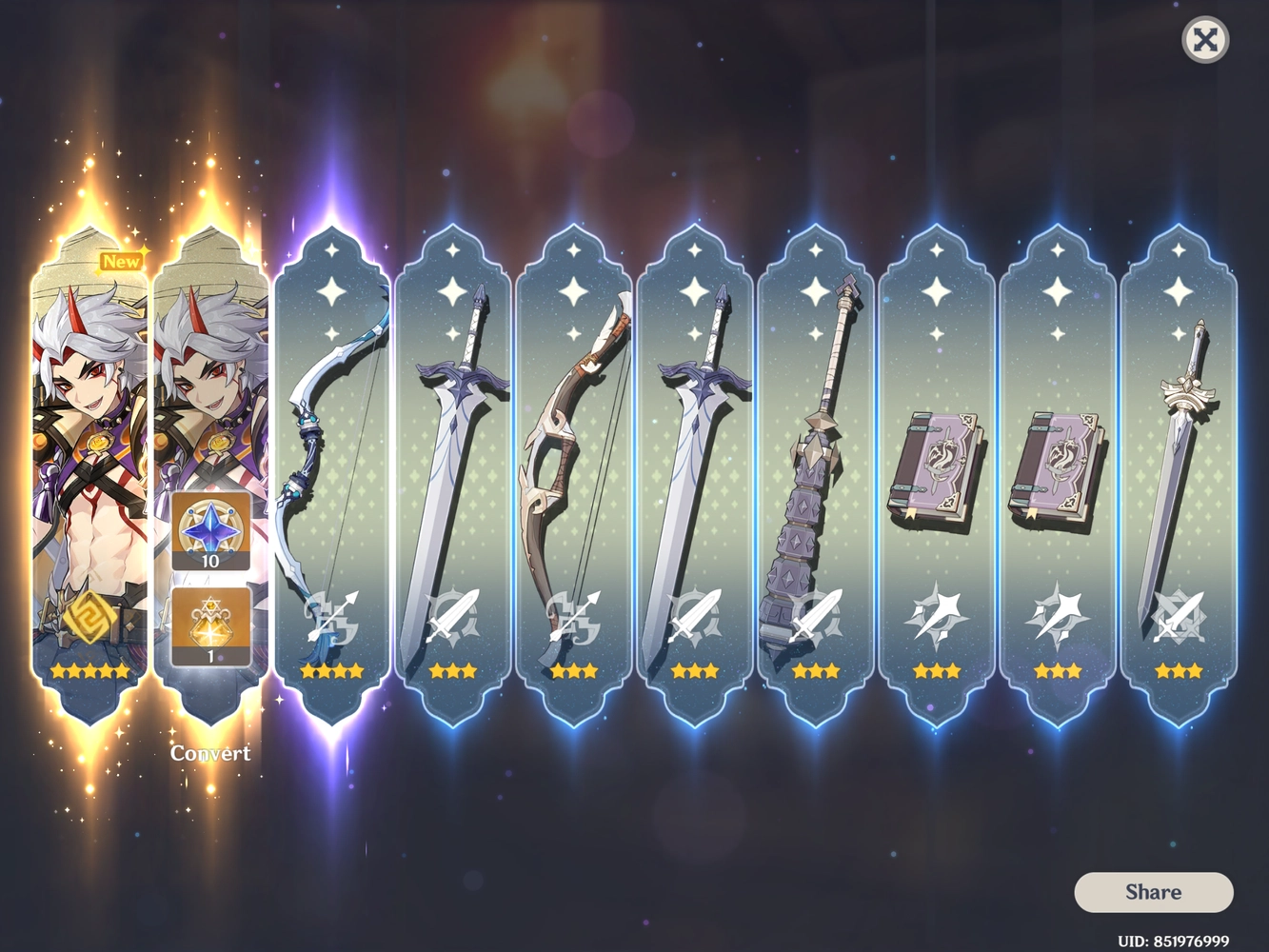
Task: Toggle the New badge on Itto's card
Action: 120,261
